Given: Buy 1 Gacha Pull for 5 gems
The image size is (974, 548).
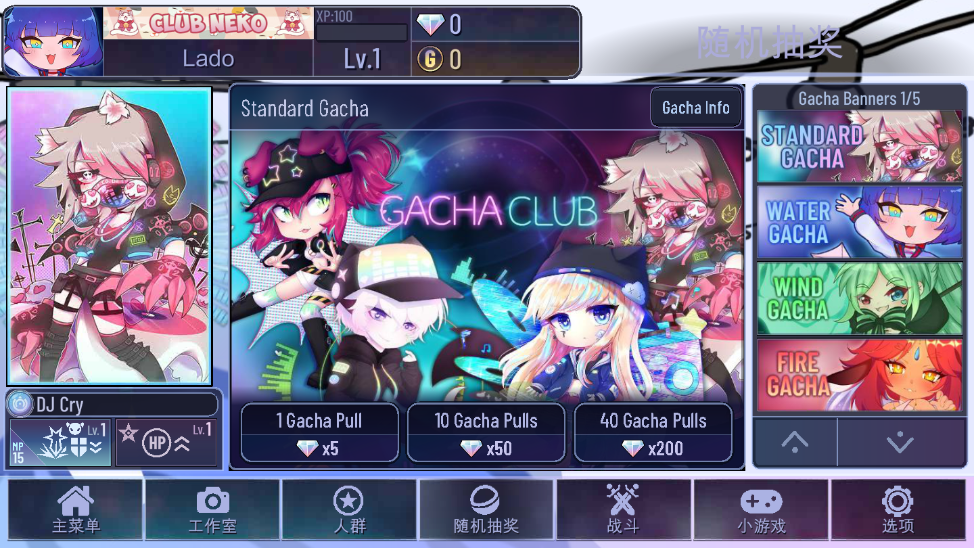Looking at the screenshot, I should coord(320,433).
